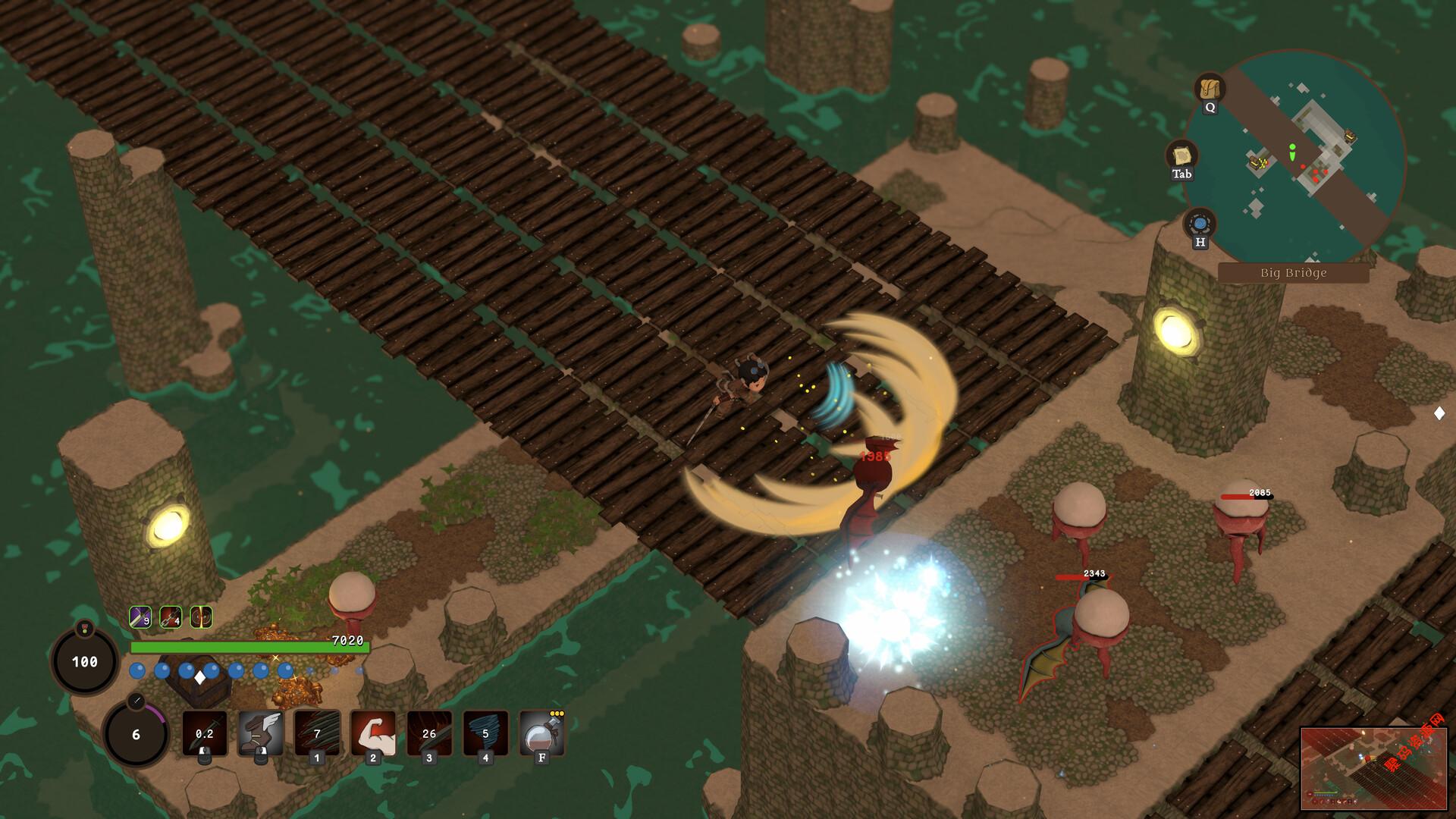Screen dimensions: 1456x819
Task: Use the dark blade ability on cooldown 26
Action: [x=429, y=733]
